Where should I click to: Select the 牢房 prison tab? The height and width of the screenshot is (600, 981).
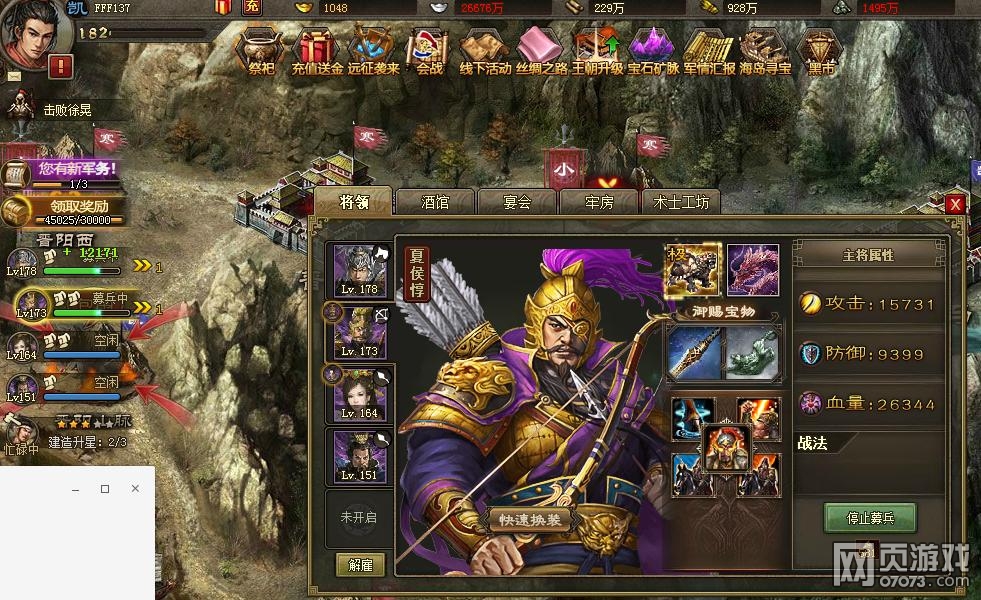click(x=599, y=201)
